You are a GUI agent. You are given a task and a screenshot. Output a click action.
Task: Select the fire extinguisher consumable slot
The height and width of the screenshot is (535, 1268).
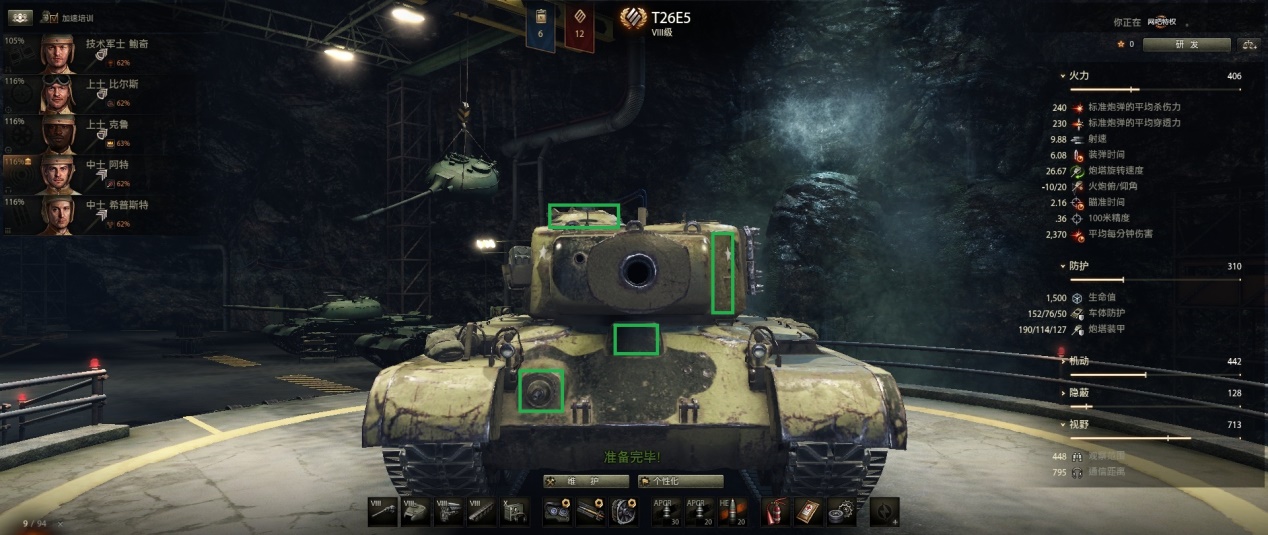point(776,511)
